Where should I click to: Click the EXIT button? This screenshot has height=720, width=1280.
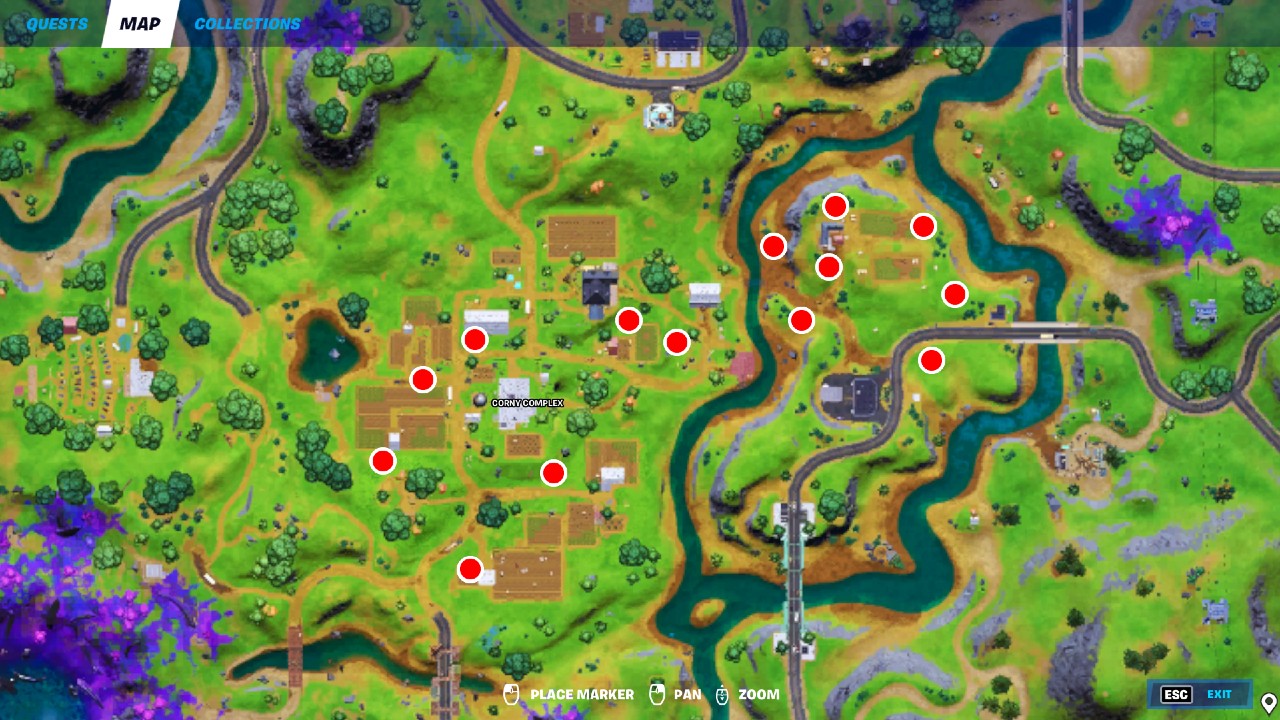[1219, 694]
